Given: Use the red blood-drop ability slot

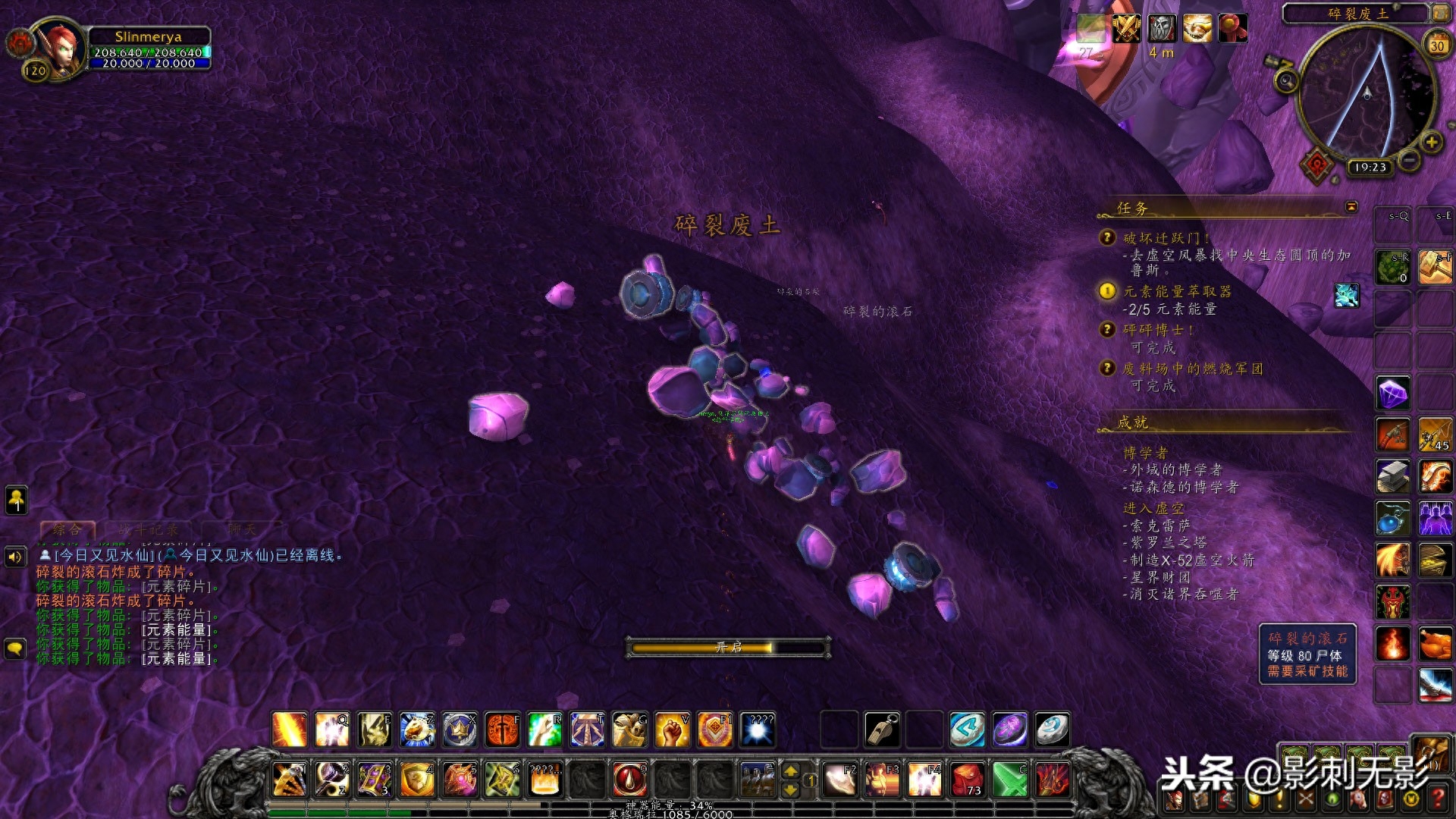Looking at the screenshot, I should pos(629,779).
